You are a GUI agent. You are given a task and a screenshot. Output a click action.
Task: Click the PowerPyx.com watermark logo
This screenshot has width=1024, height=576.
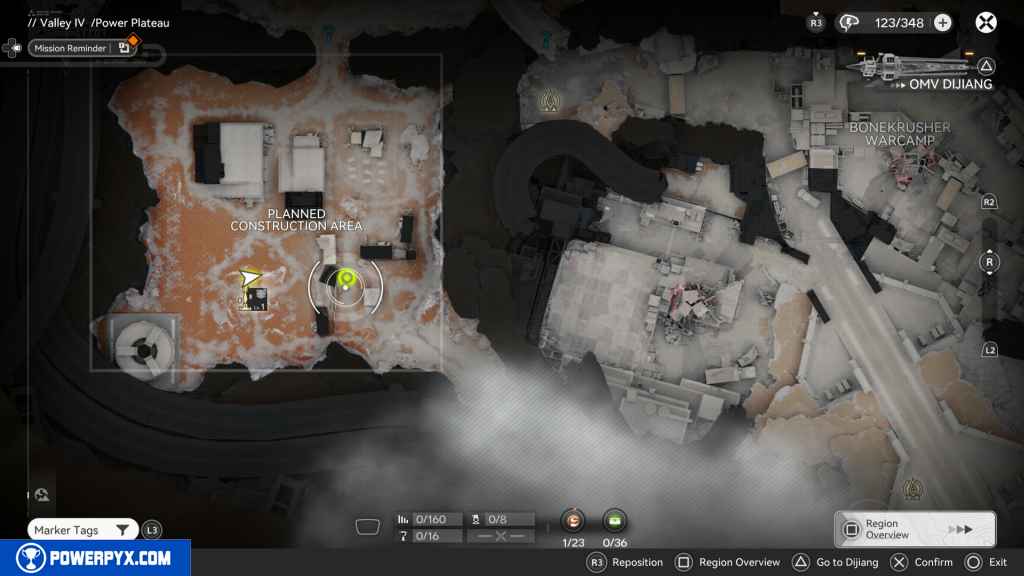click(x=95, y=558)
